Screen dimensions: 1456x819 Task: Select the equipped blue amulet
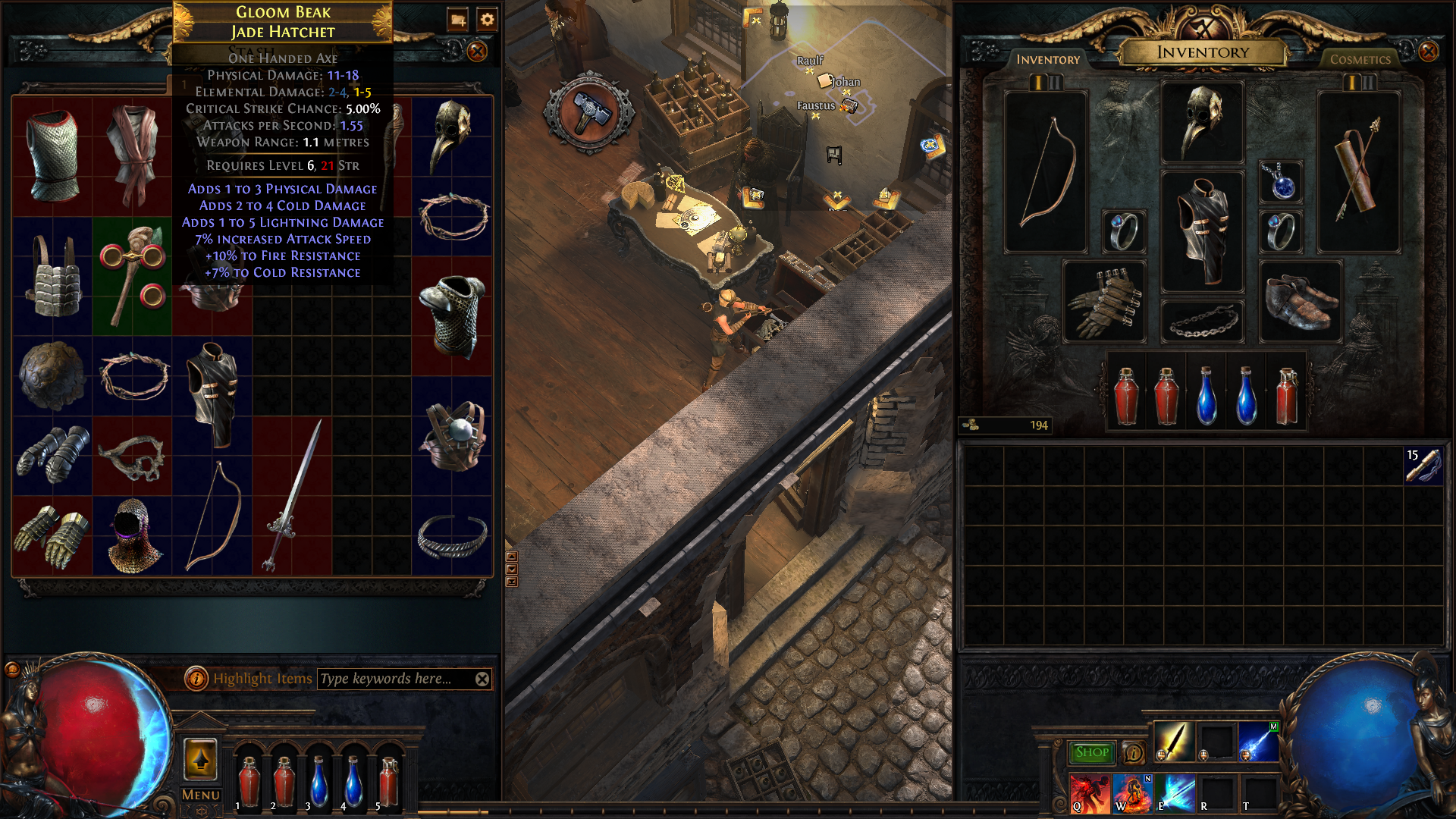point(1281,182)
